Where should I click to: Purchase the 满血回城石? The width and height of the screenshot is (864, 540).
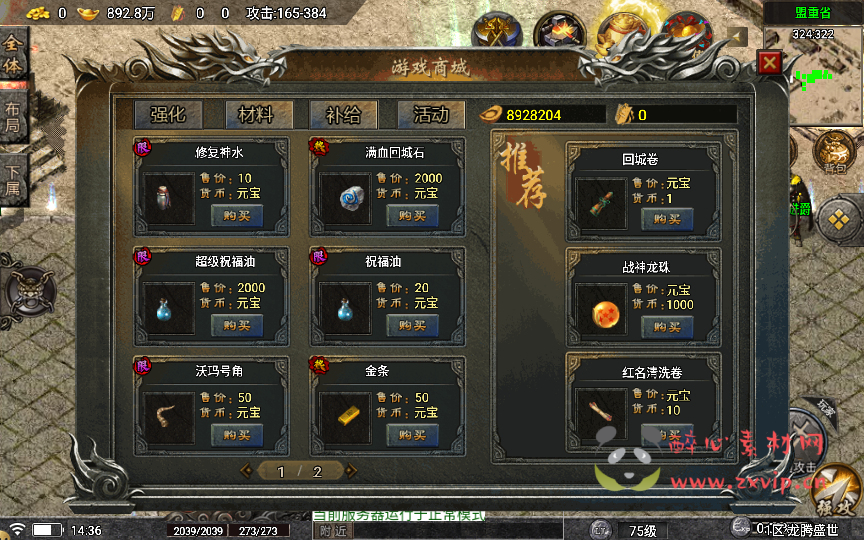click(412, 215)
